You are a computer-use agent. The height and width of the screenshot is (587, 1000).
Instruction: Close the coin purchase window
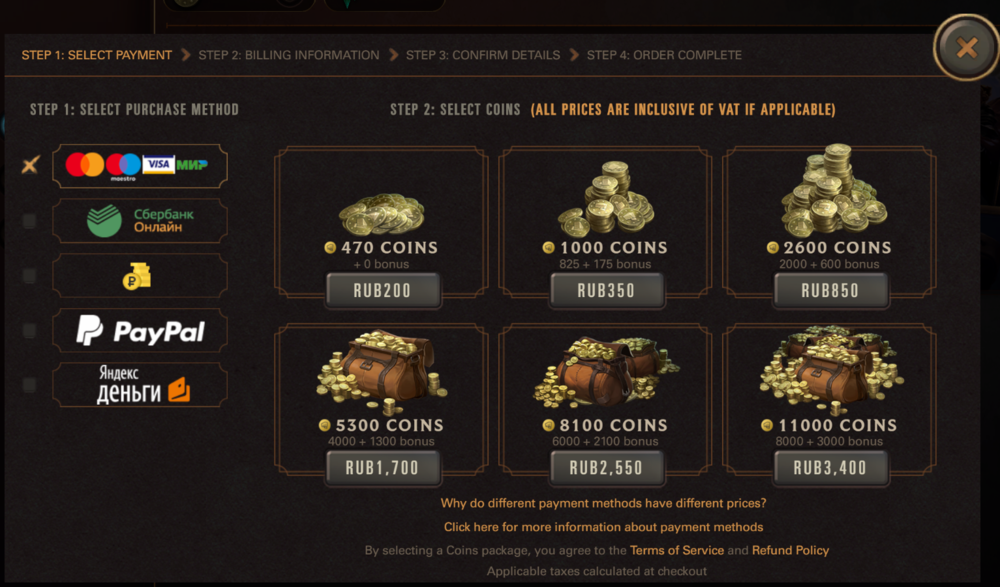[x=965, y=48]
